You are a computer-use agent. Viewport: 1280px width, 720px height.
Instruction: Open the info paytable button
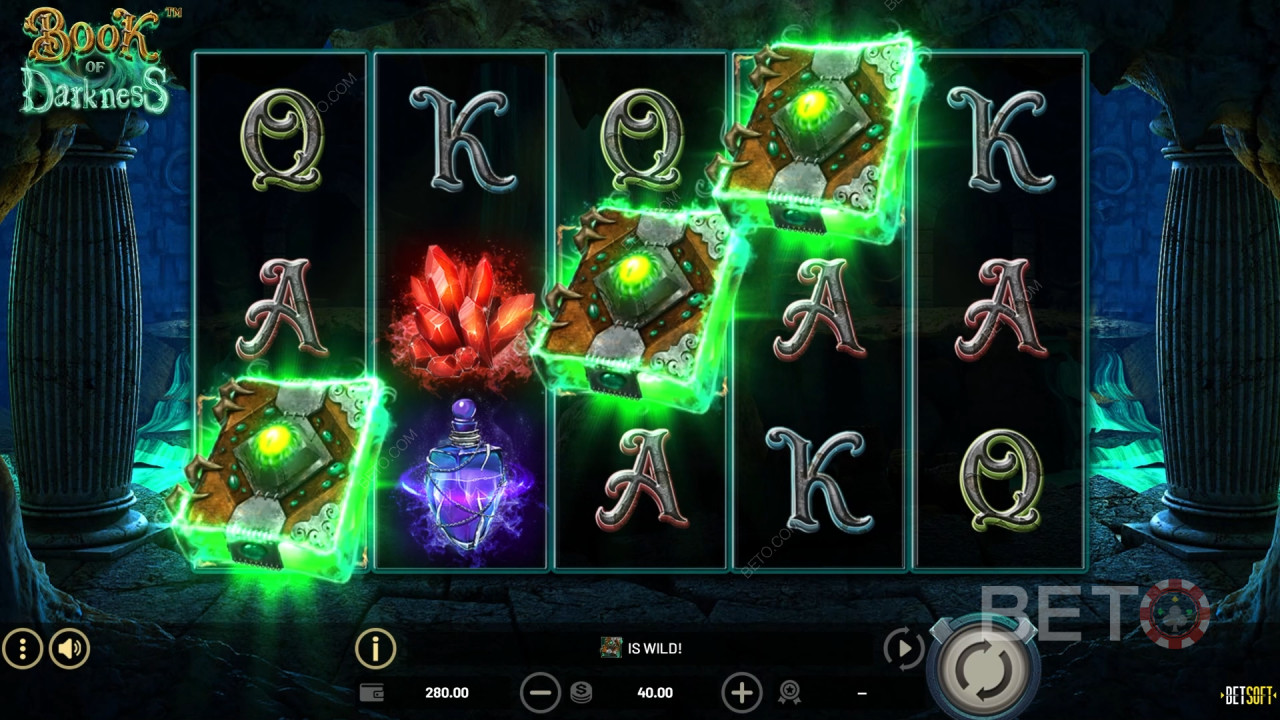pyautogui.click(x=376, y=649)
